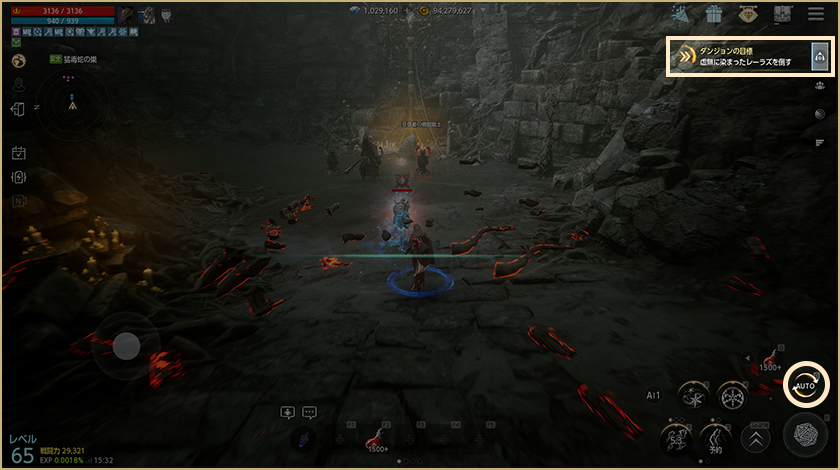The image size is (840, 470).
Task: Exit the dungeon via door icon
Action: pos(18,109)
